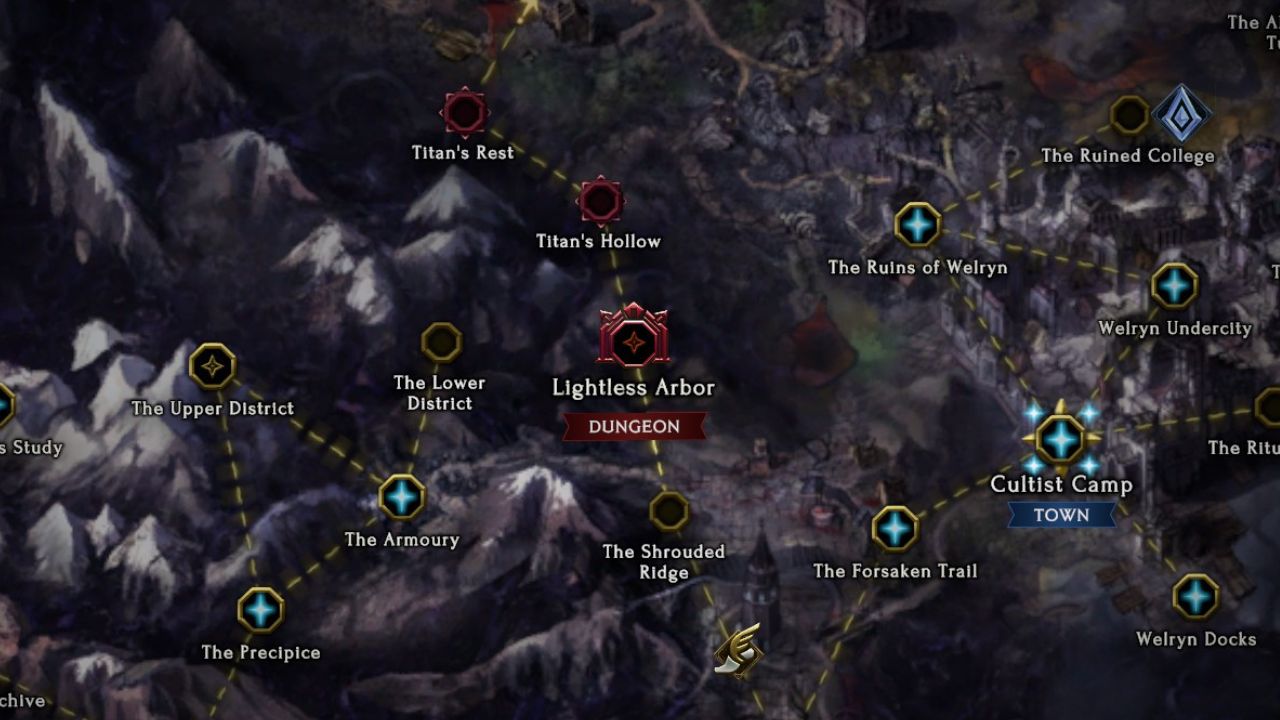This screenshot has width=1280, height=720.
Task: Click the Cultist Camp town waypoint icon
Action: point(1060,437)
